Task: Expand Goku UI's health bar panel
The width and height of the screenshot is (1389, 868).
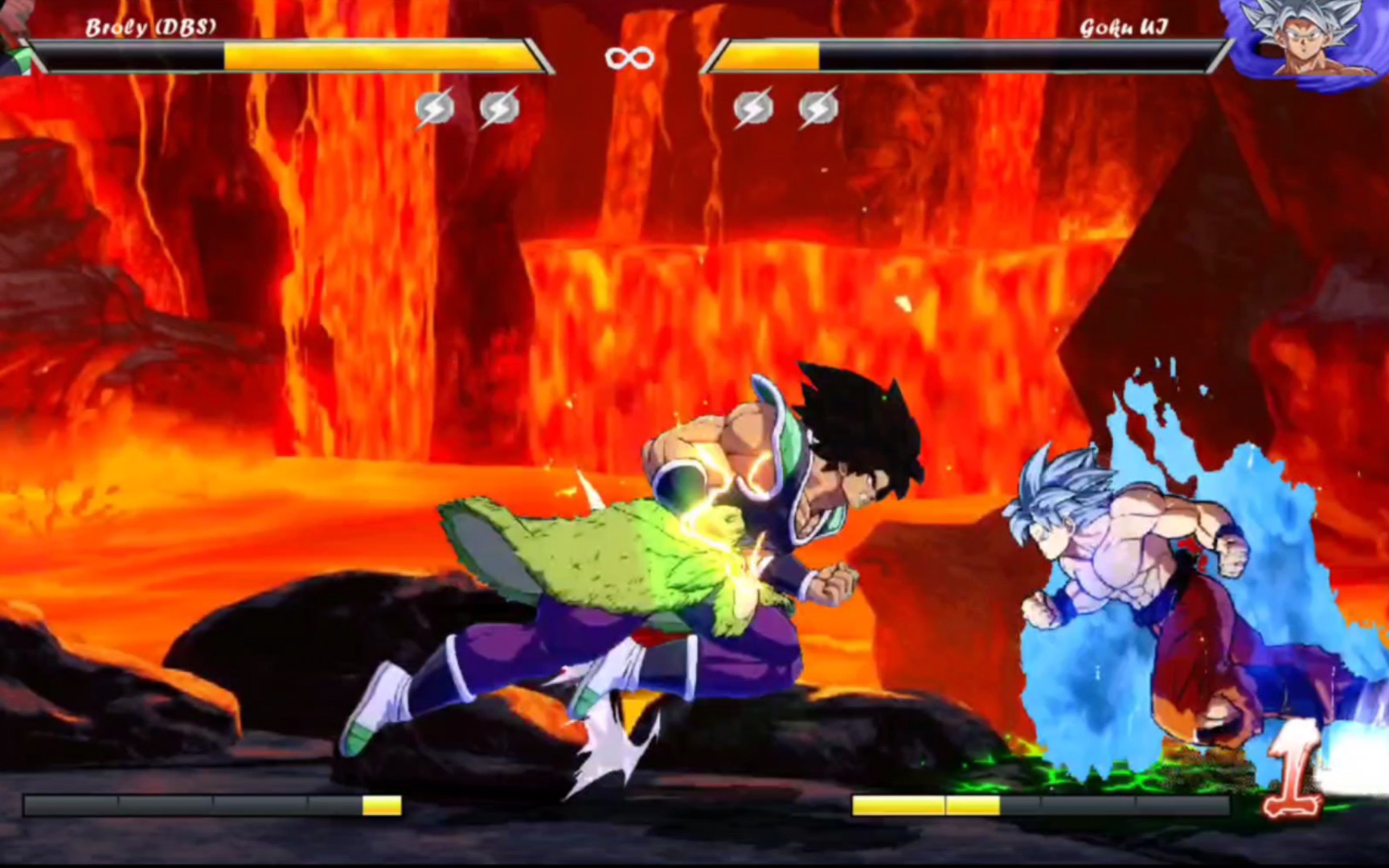Action: tap(957, 60)
